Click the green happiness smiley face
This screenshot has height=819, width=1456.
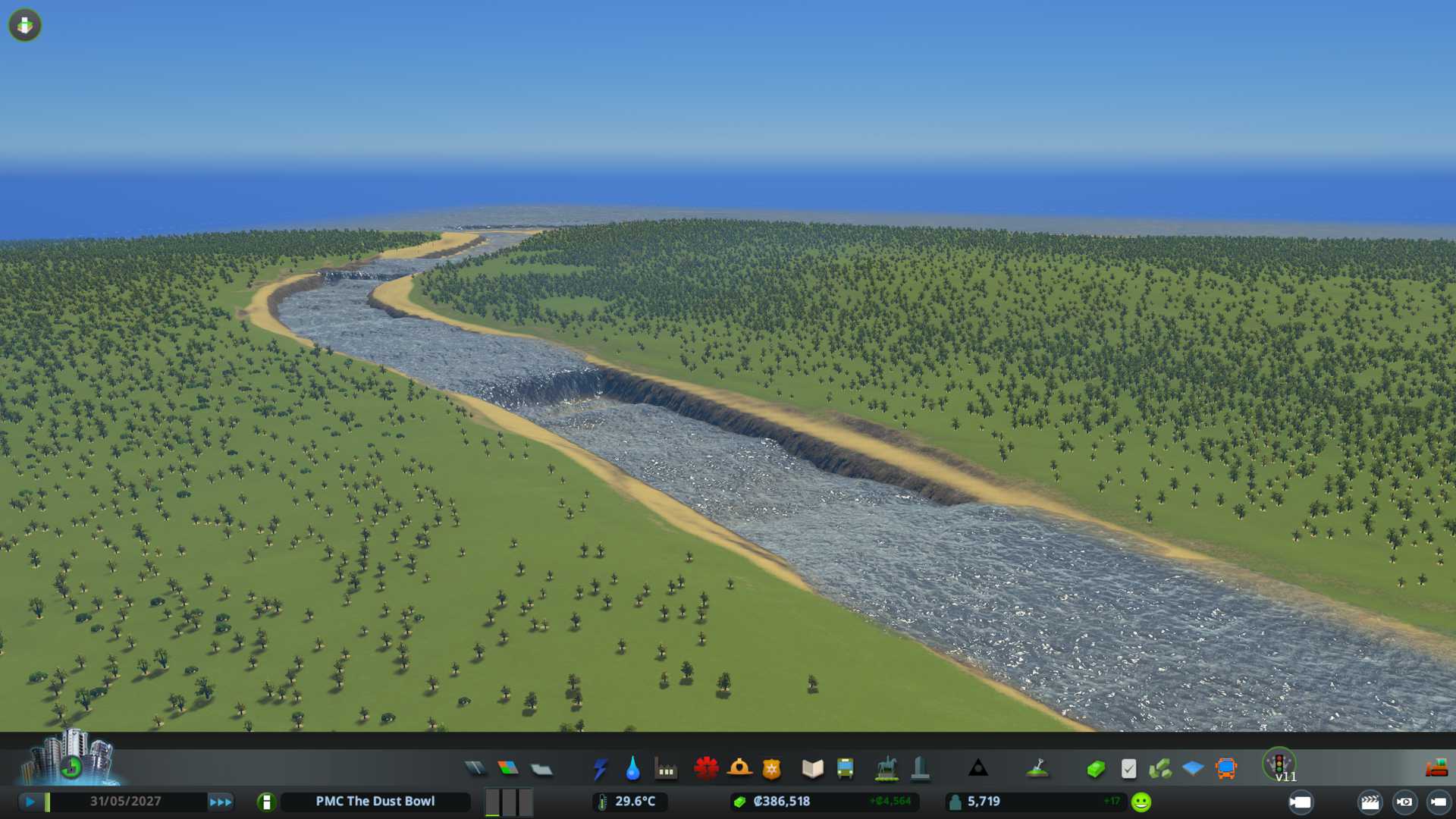tap(1141, 802)
